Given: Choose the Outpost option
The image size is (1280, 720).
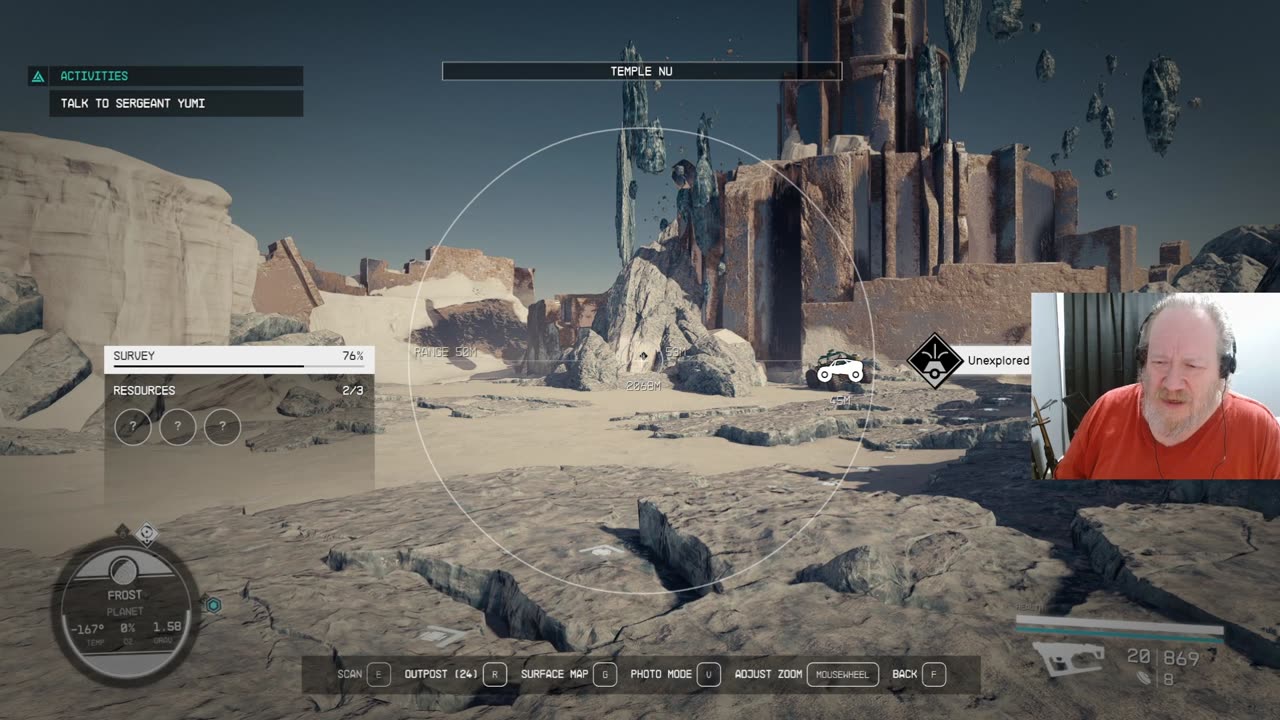Looking at the screenshot, I should (455, 674).
